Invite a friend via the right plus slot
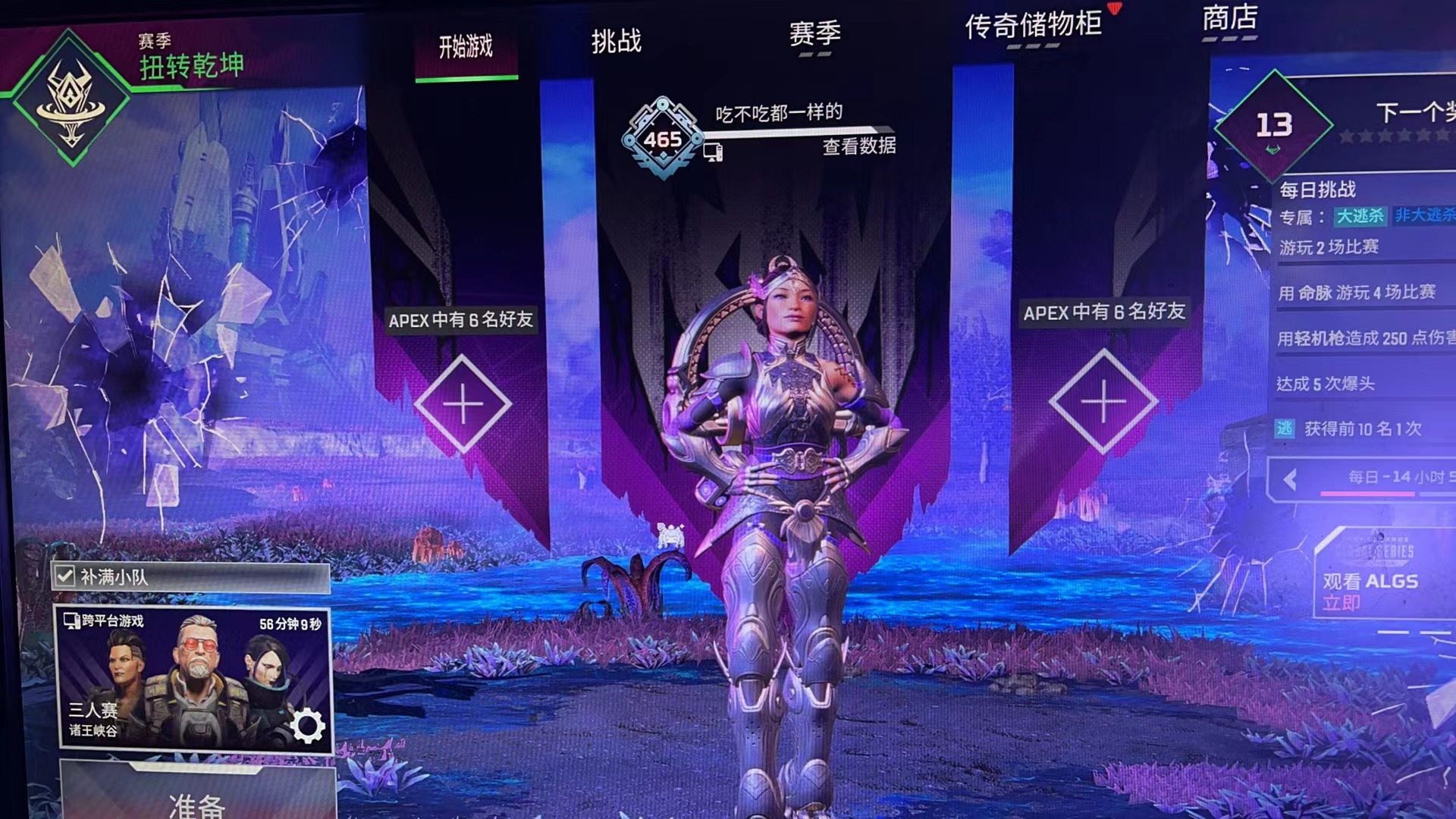This screenshot has width=1456, height=819. coord(1103,400)
